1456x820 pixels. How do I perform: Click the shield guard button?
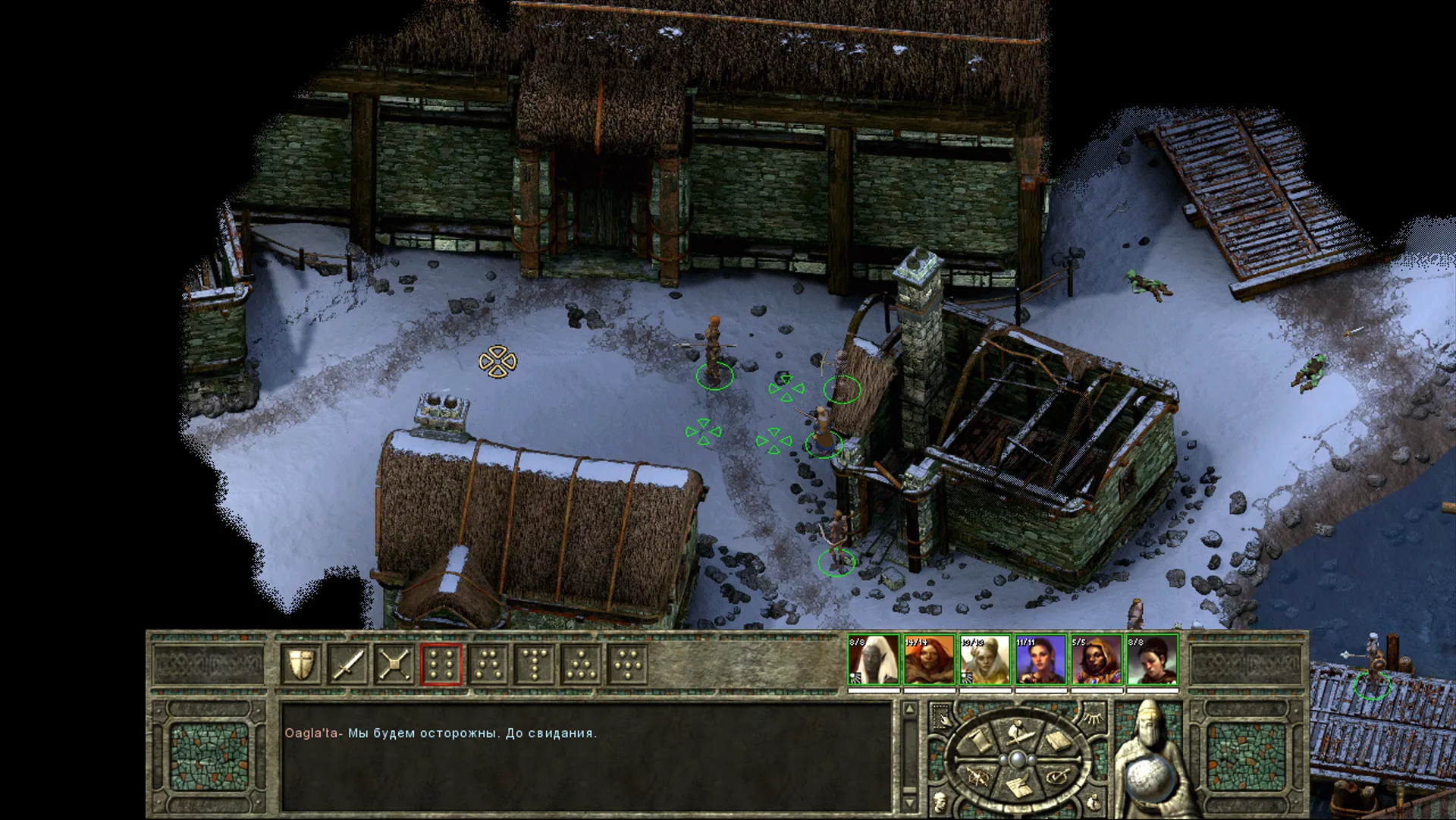(x=301, y=664)
